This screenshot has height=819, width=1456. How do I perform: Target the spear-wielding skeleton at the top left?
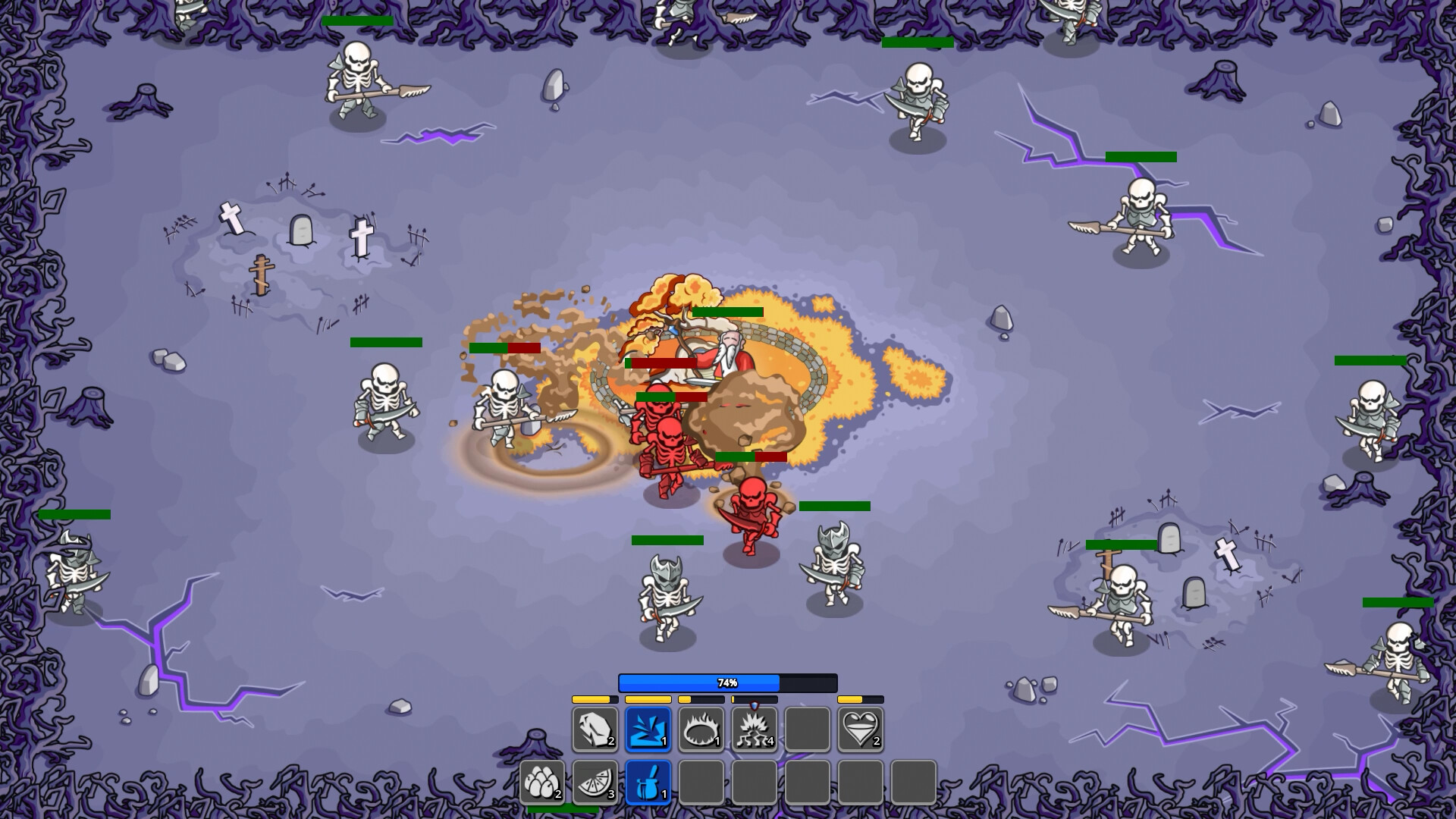356,80
